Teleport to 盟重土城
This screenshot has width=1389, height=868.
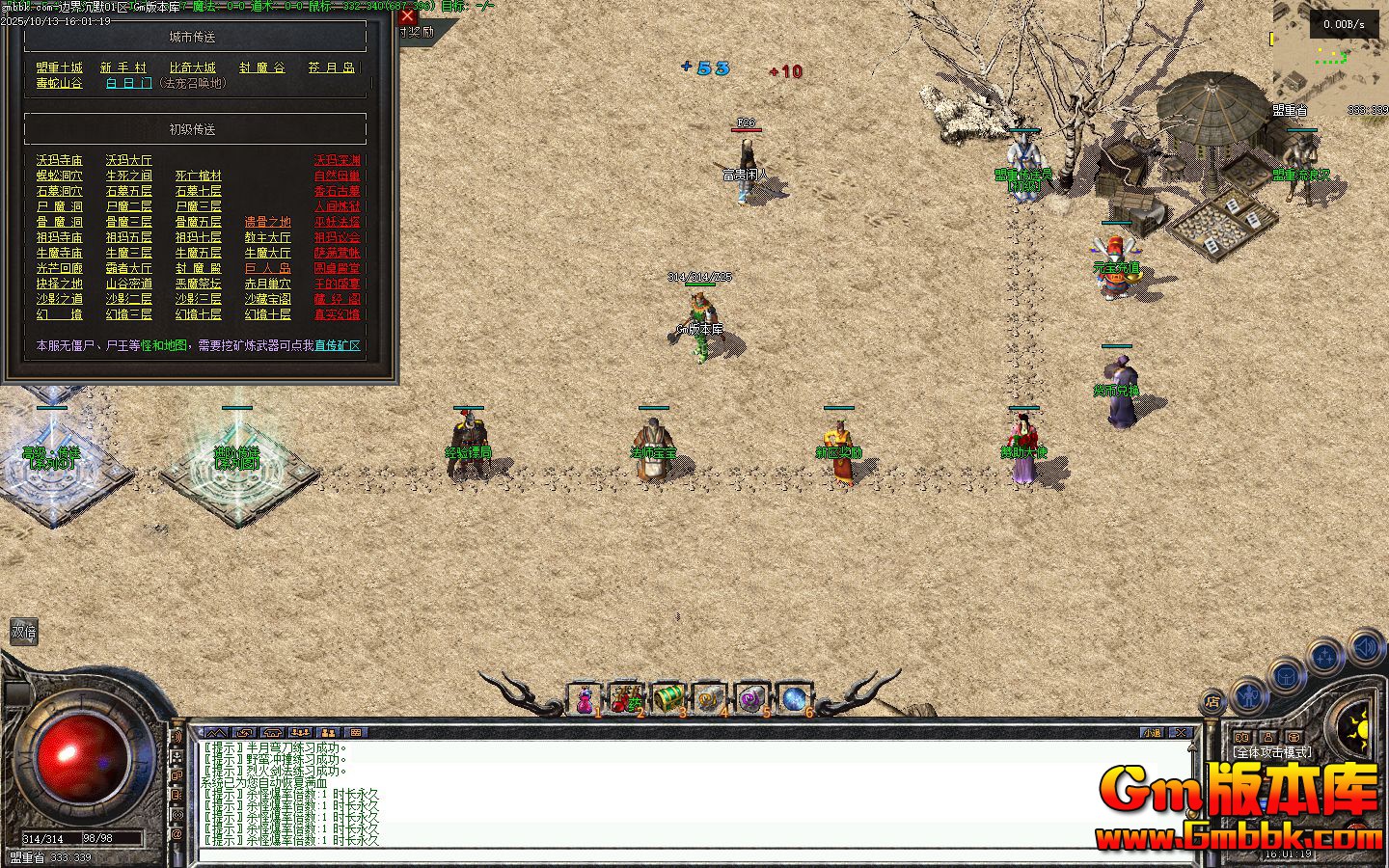(60, 68)
